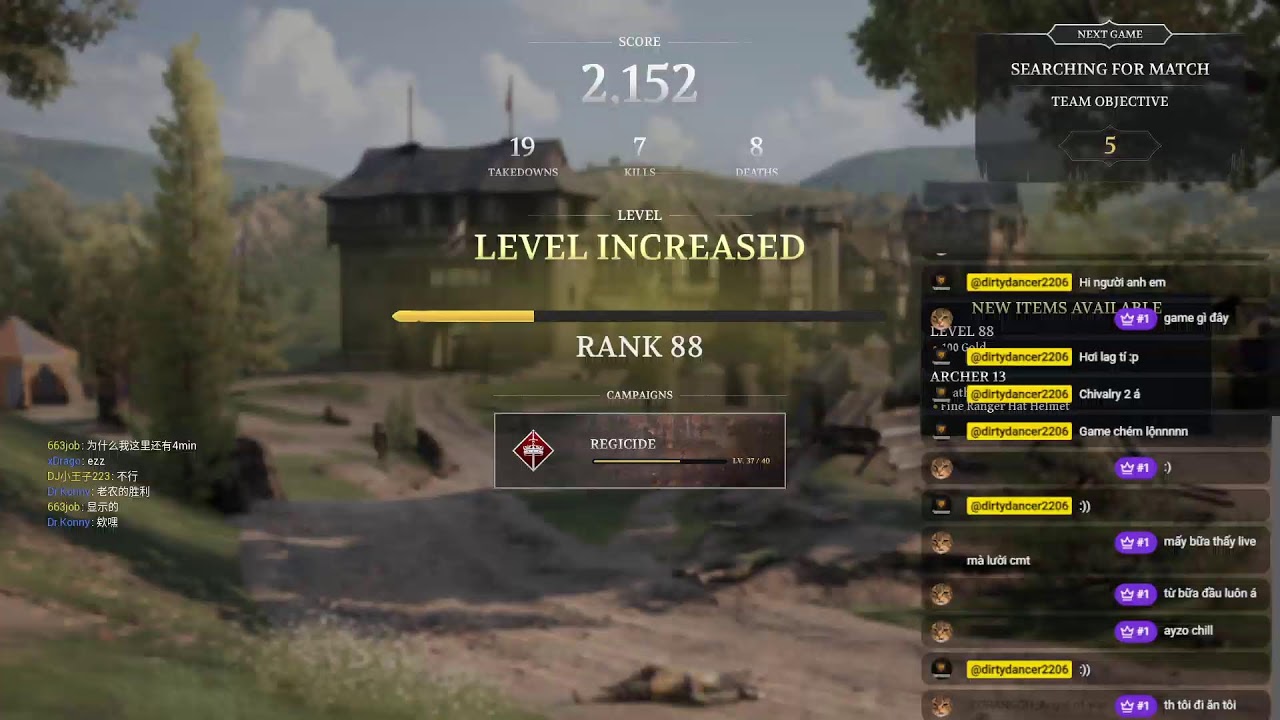Click the Searching For Match panel
The width and height of the screenshot is (1280, 720).
pyautogui.click(x=1109, y=69)
